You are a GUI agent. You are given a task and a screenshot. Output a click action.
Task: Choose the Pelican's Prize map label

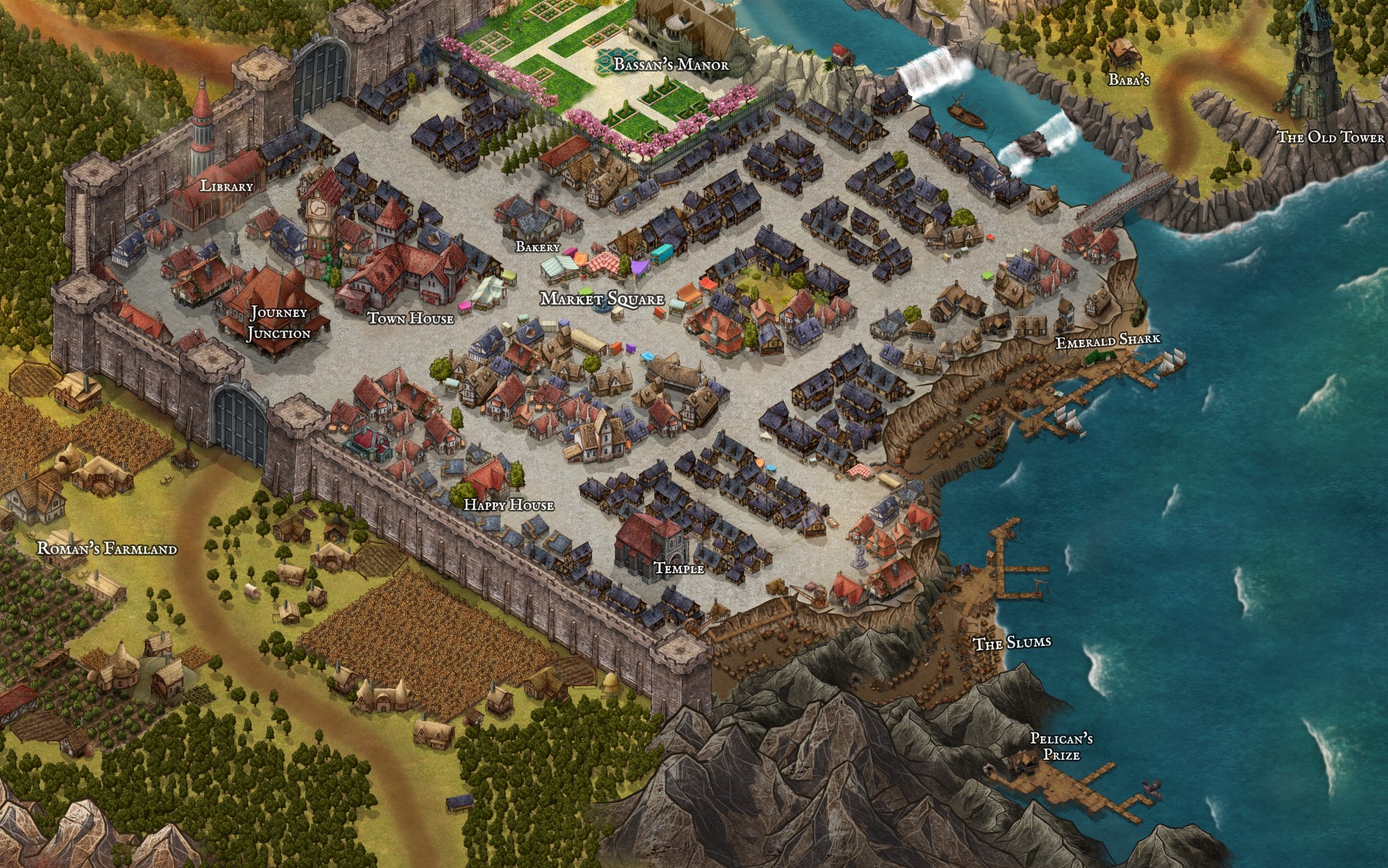[x=1061, y=747]
